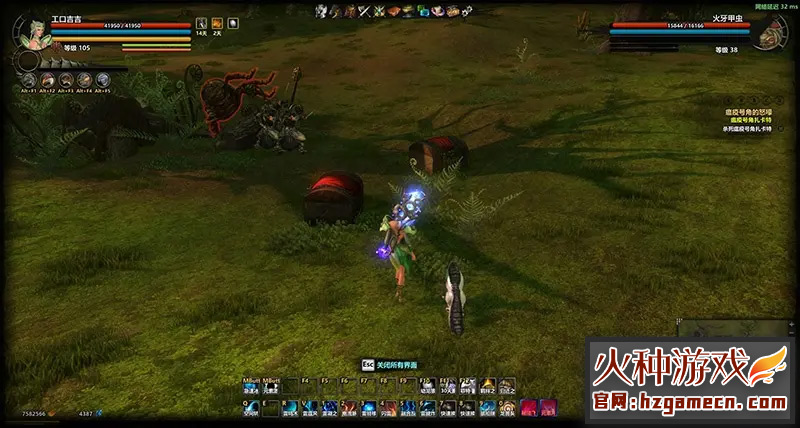Click the crossed swords menu icon

365,11
